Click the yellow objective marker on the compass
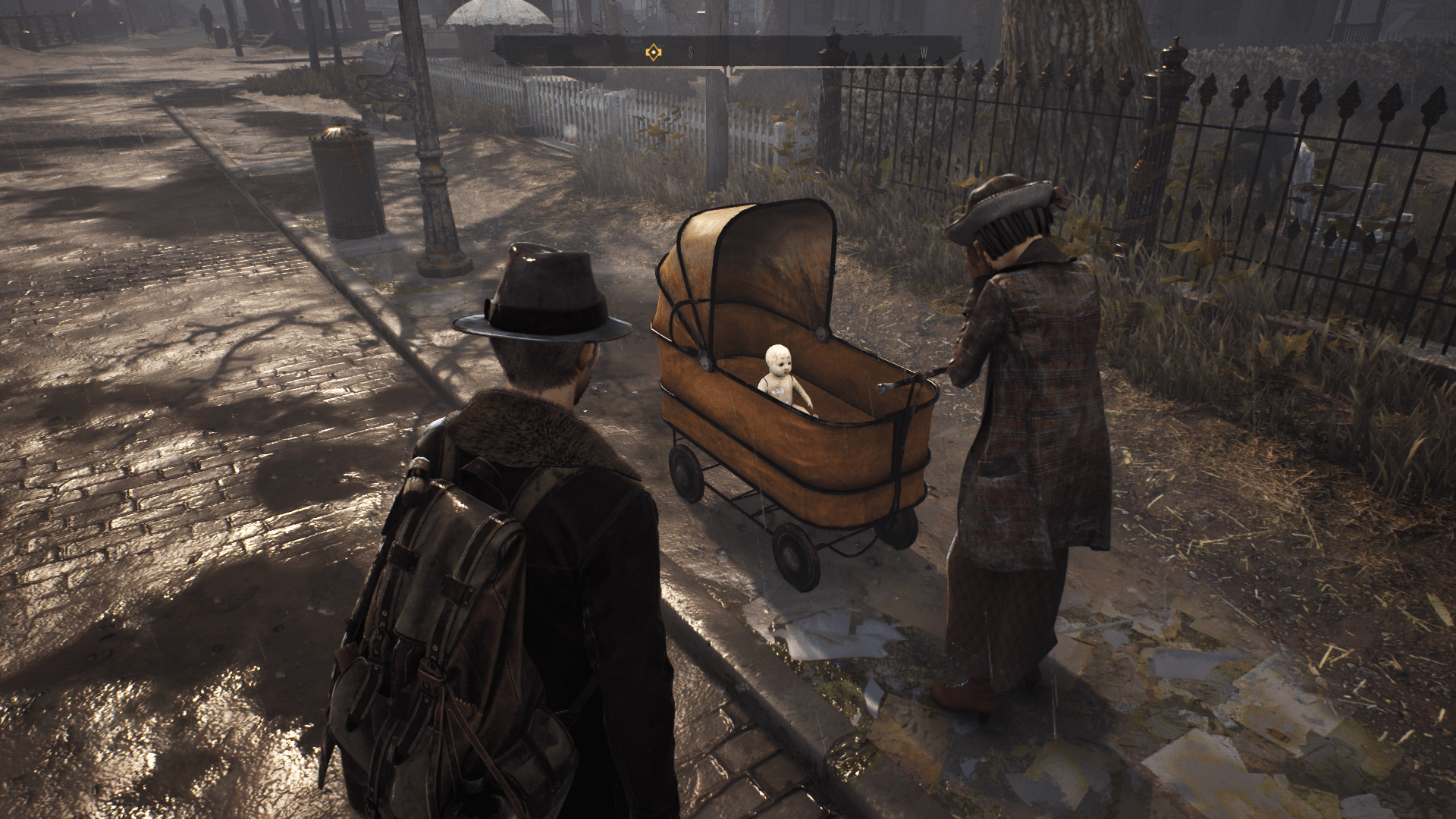1456x819 pixels. [652, 52]
